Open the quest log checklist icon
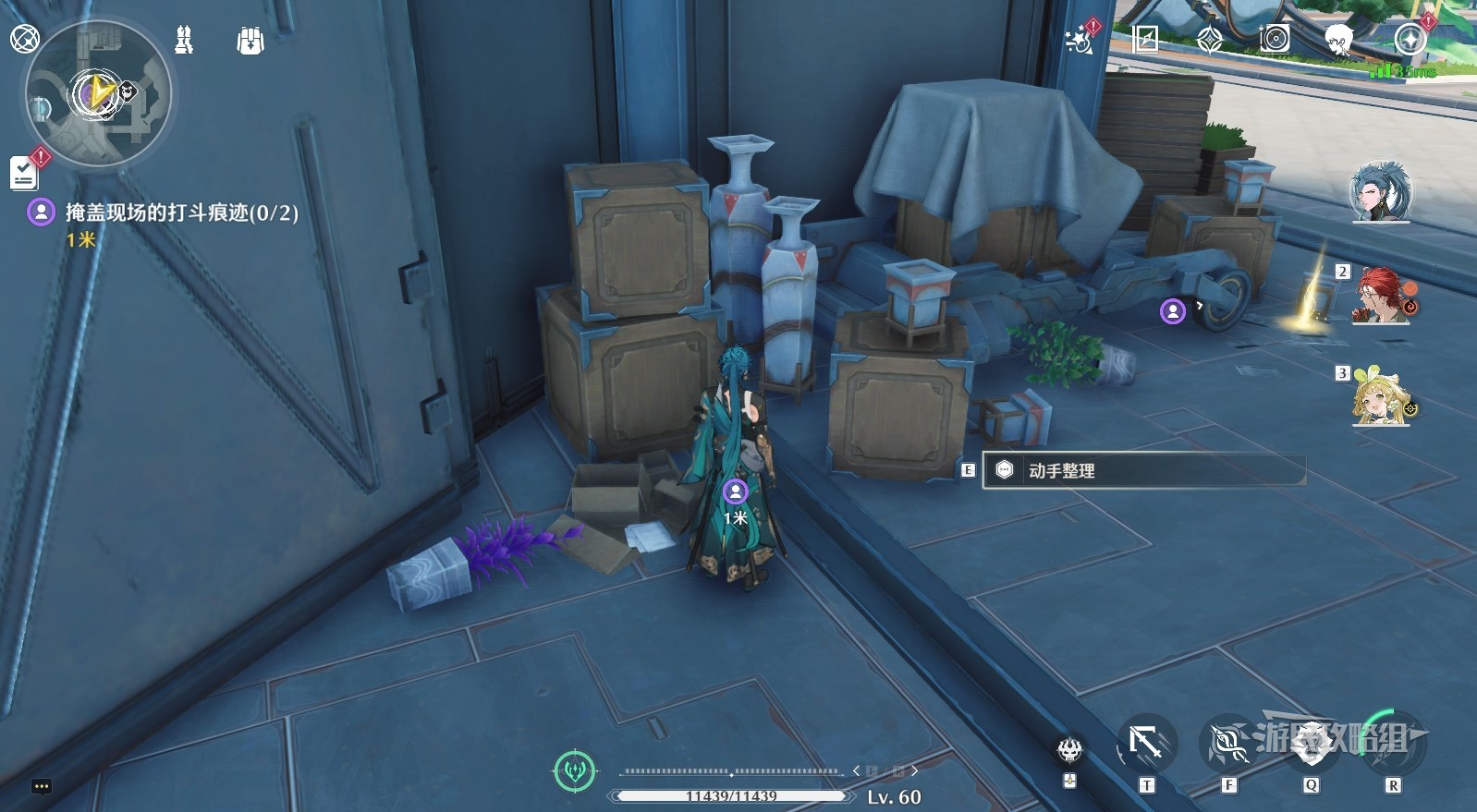The height and width of the screenshot is (812, 1477). (24, 173)
